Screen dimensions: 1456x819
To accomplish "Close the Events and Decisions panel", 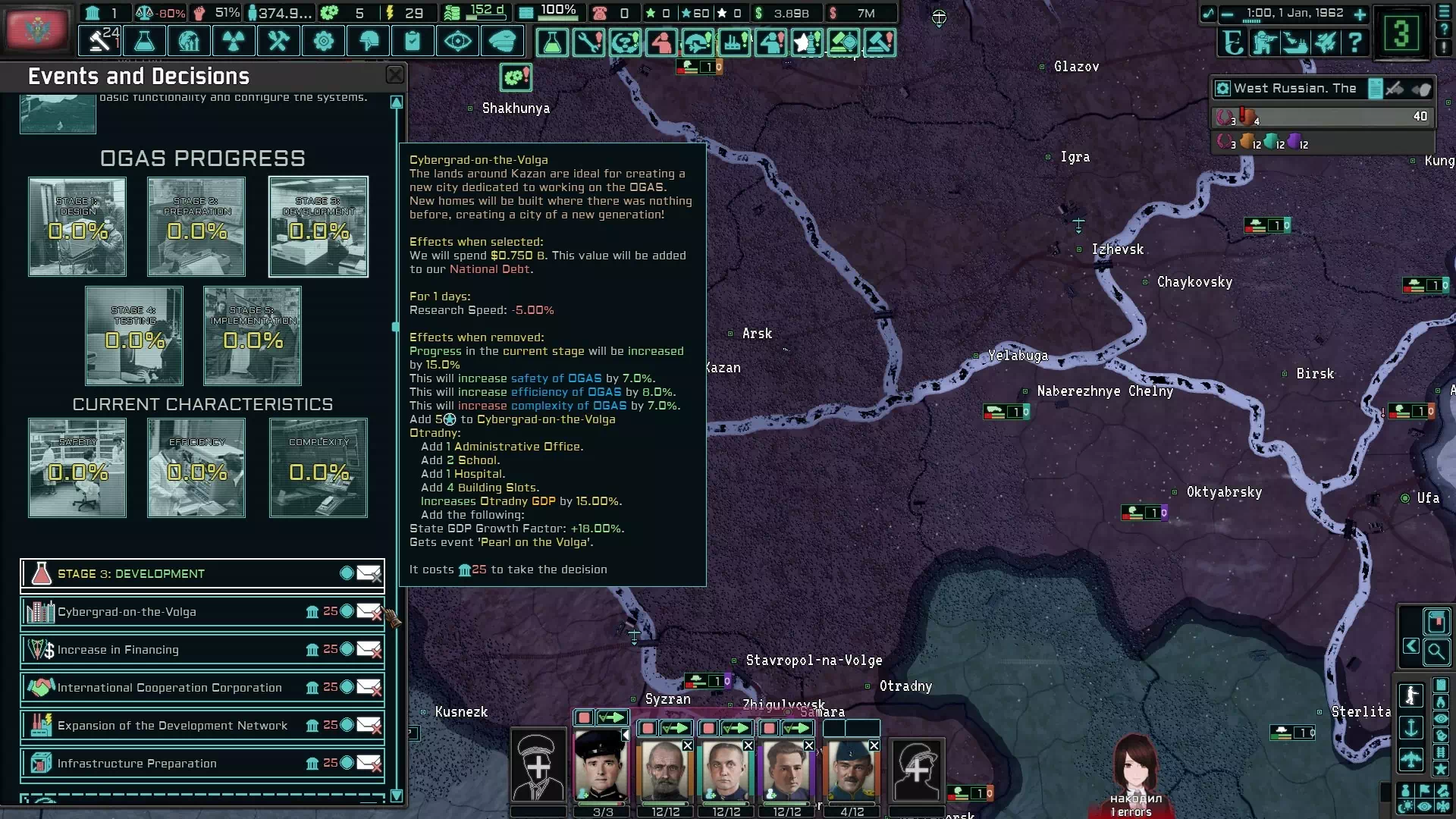I will tap(395, 74).
